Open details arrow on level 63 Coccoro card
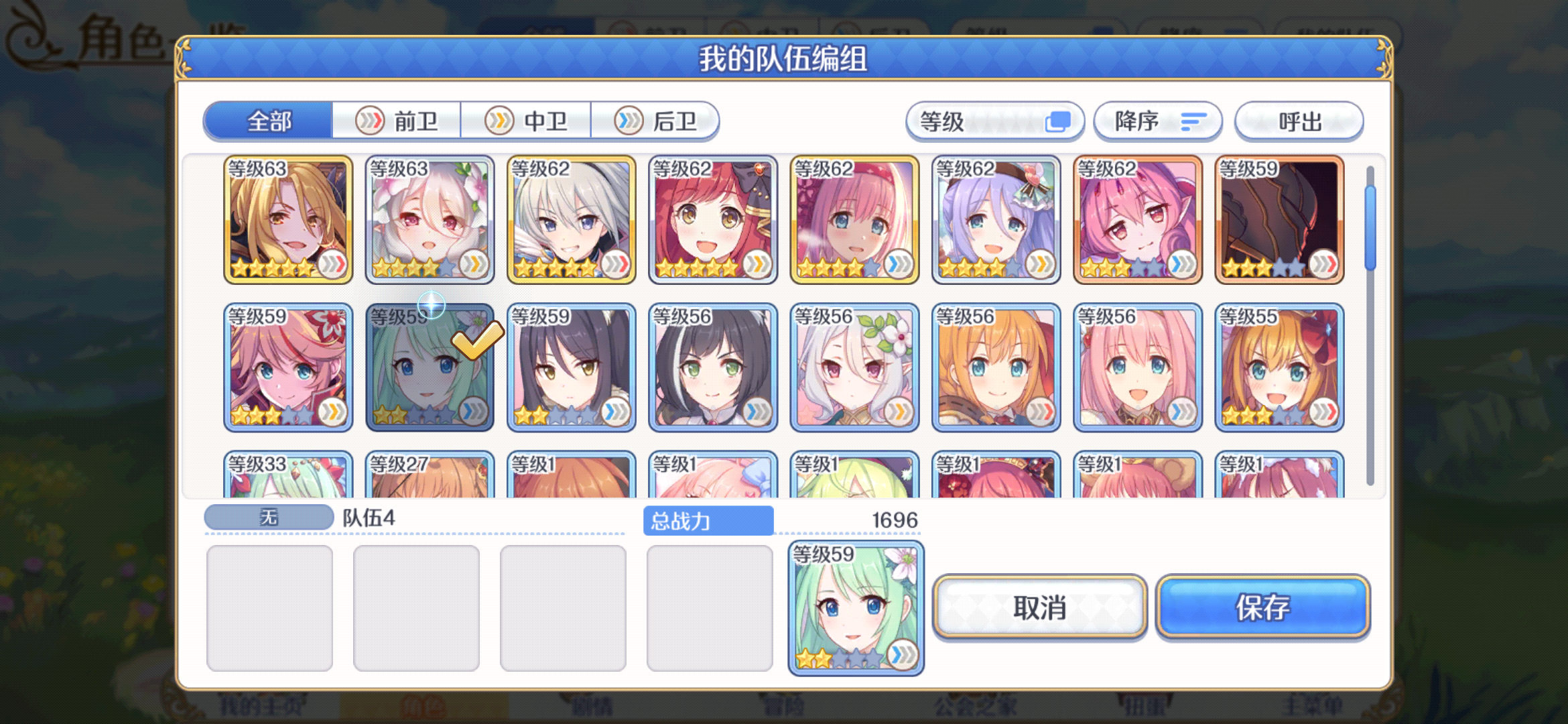This screenshot has width=1568, height=724. pos(474,265)
